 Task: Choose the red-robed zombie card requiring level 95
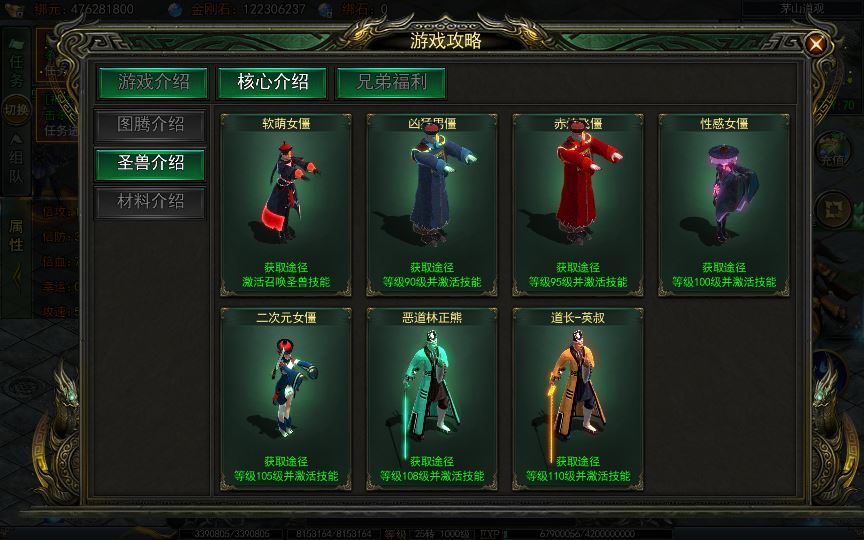[577, 204]
